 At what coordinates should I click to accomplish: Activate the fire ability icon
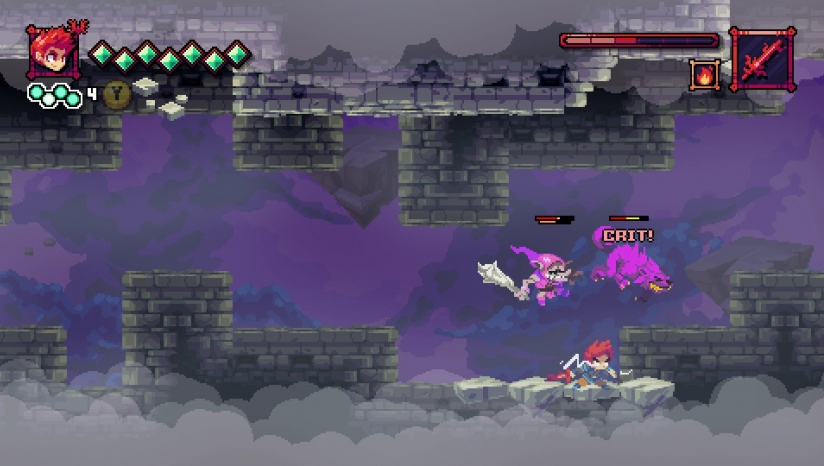coord(704,74)
